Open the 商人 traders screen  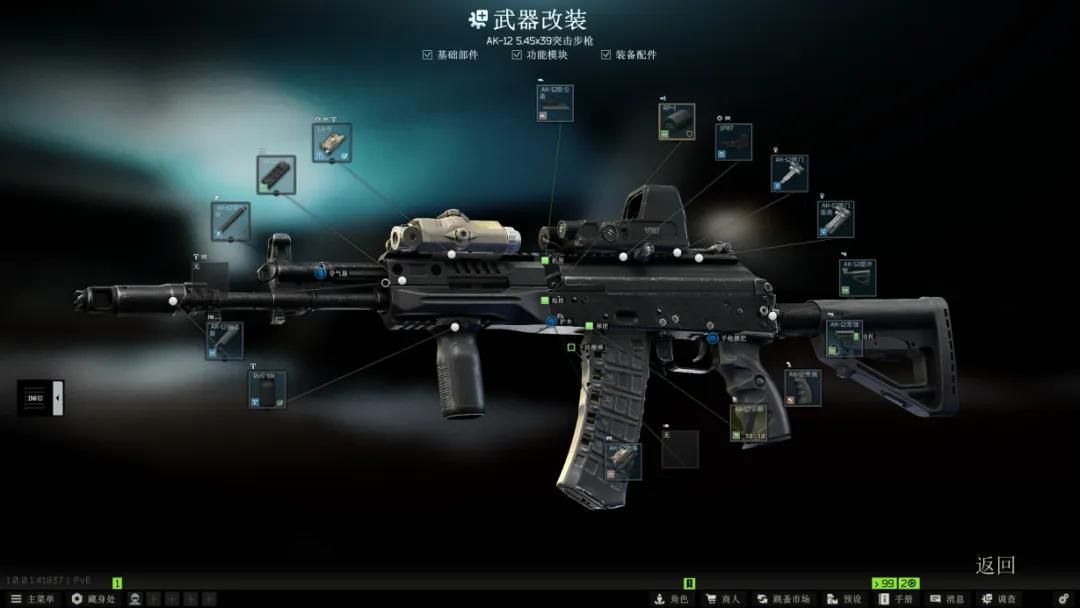point(722,599)
